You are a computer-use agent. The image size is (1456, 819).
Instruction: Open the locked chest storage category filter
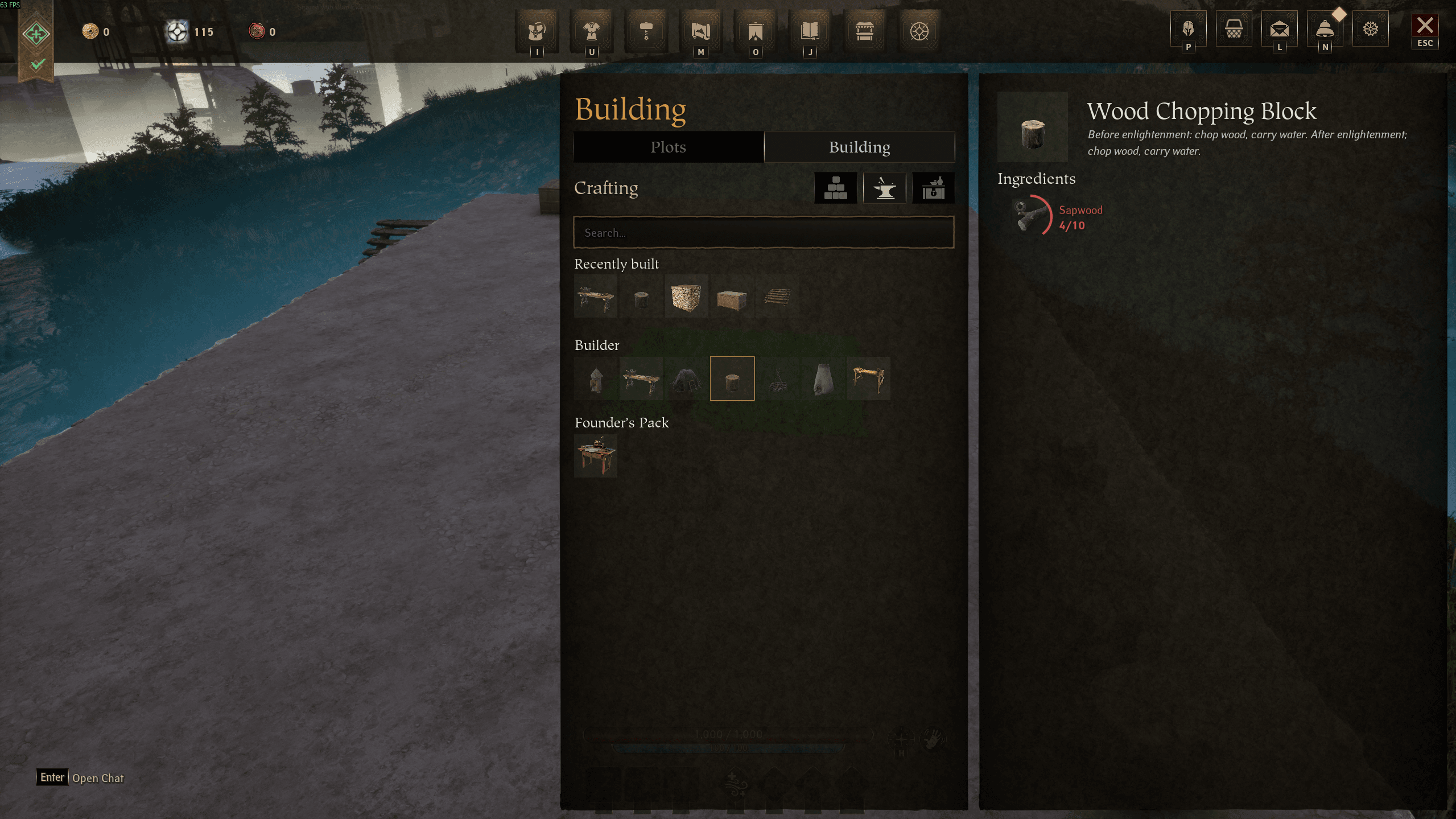(x=933, y=188)
